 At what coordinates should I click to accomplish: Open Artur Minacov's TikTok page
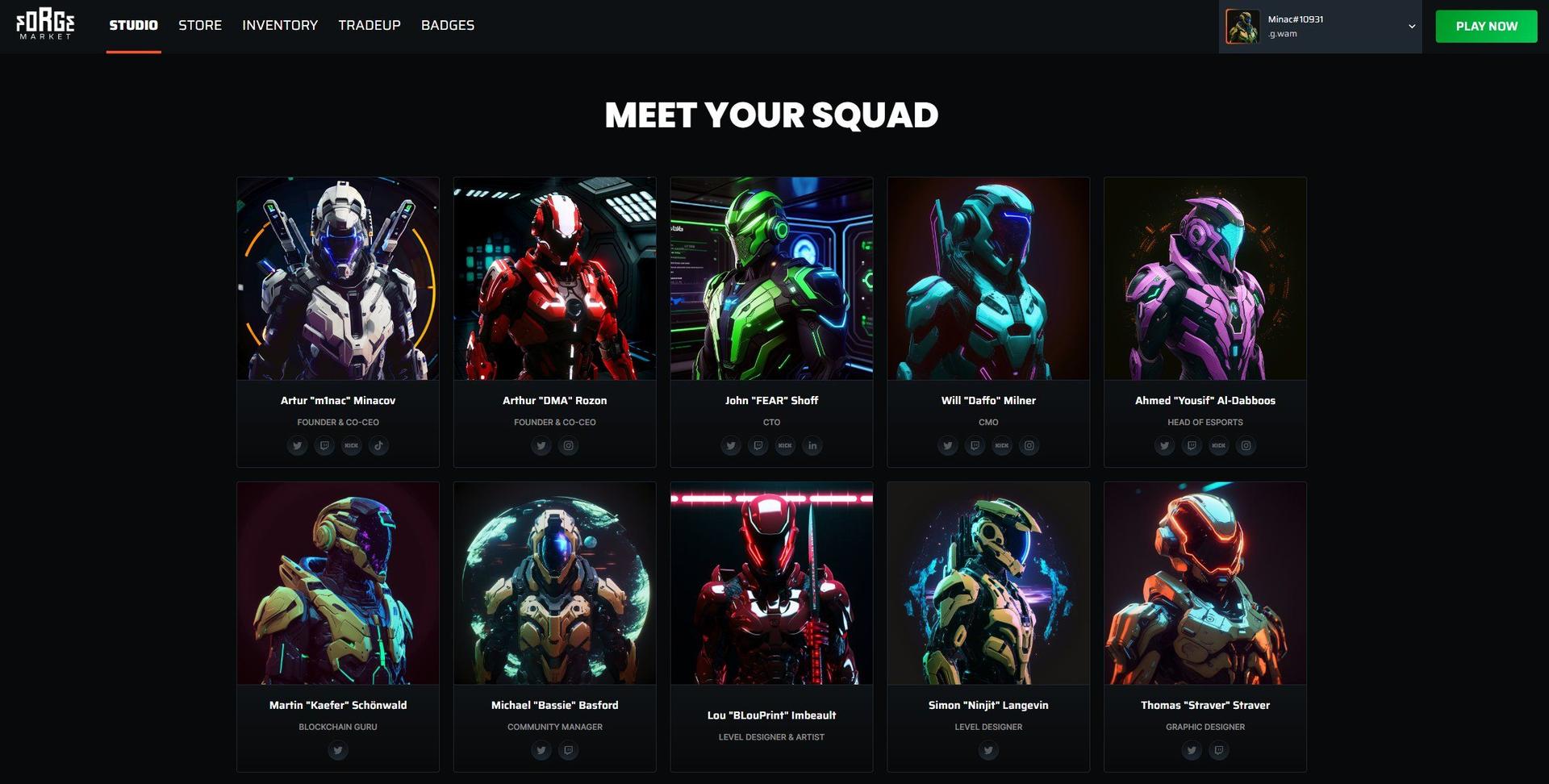coord(378,445)
